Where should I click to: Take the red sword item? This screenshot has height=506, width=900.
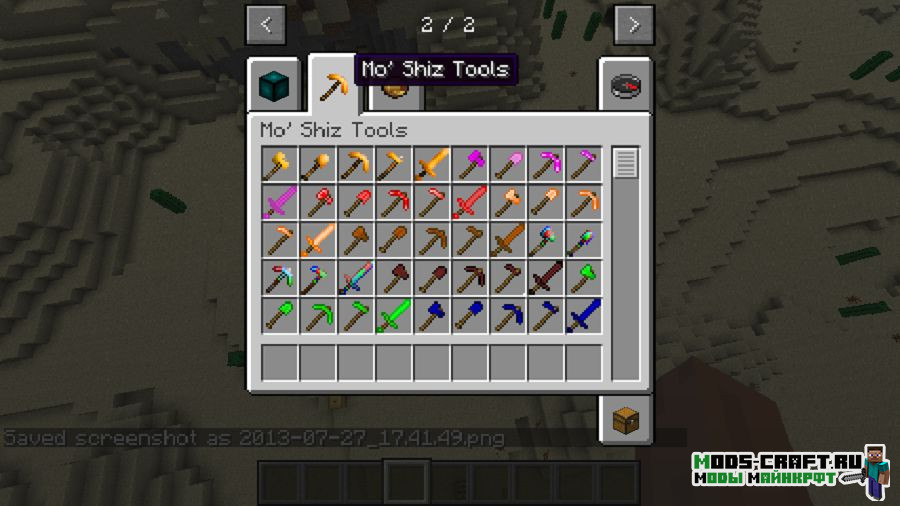470,202
